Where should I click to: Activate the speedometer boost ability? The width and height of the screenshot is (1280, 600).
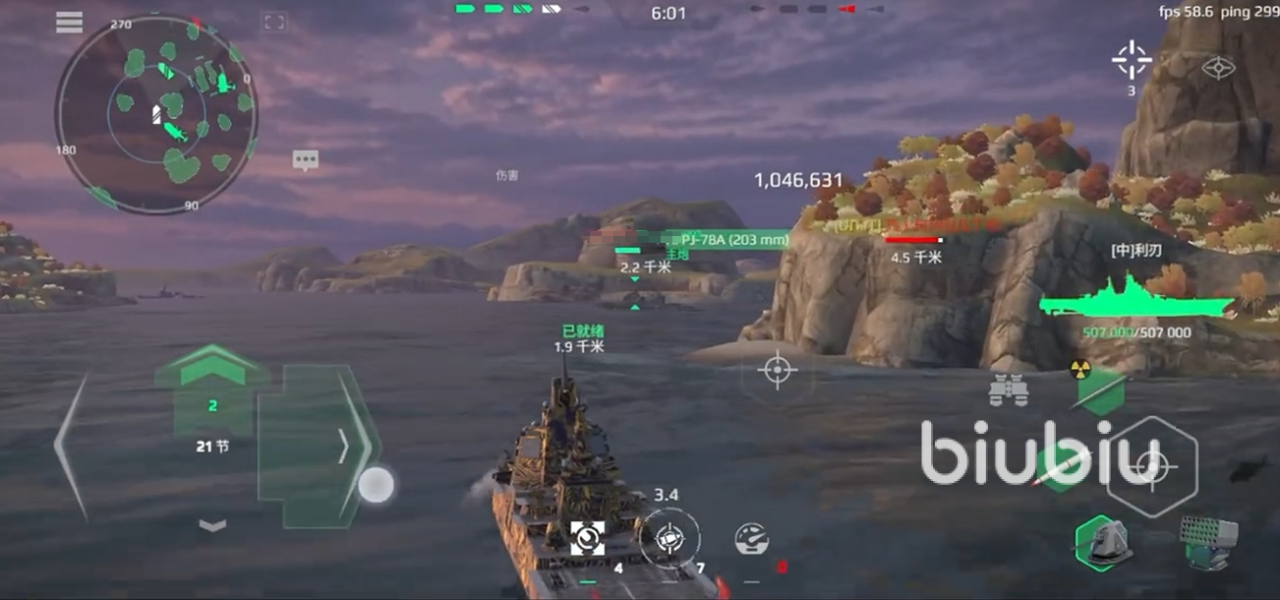(x=751, y=539)
